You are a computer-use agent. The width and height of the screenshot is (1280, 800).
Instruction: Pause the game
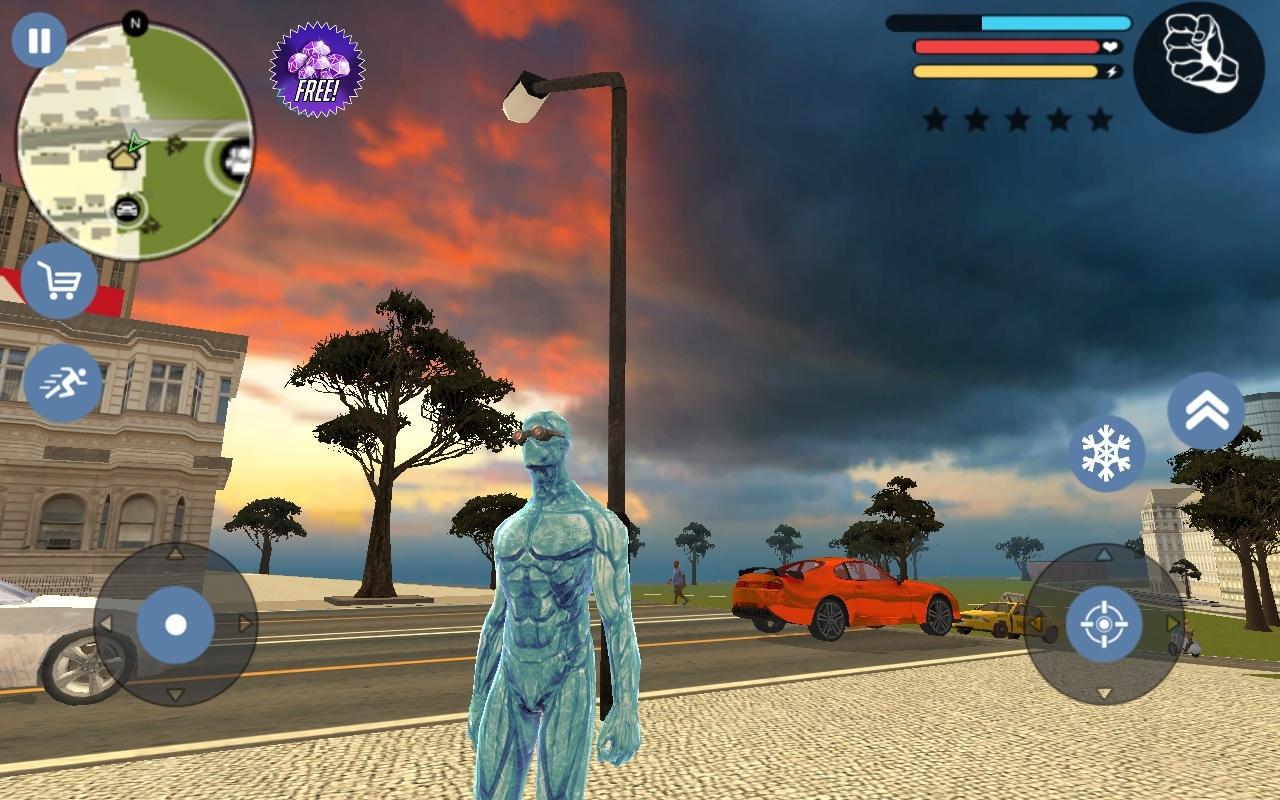39,41
